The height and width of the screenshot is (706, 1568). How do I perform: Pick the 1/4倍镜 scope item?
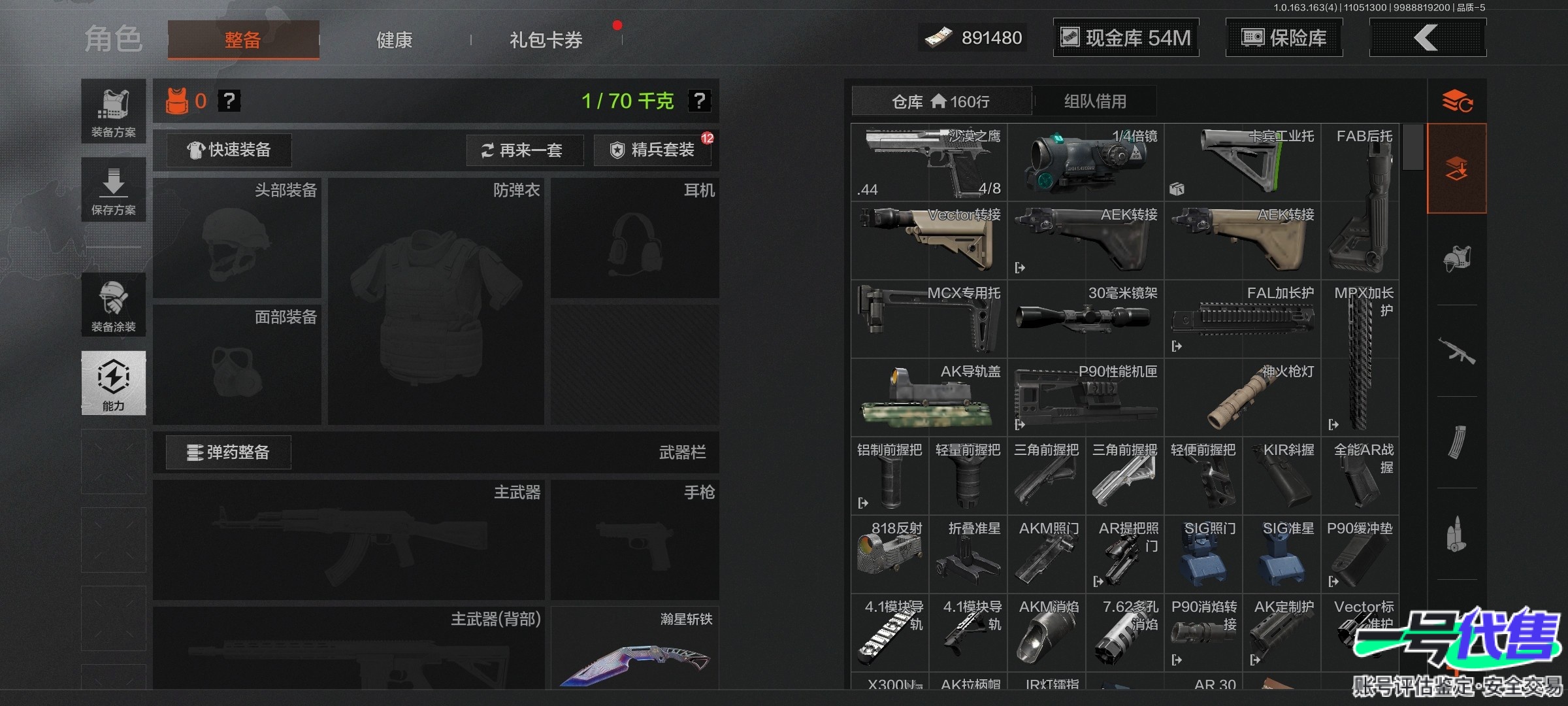[1085, 162]
